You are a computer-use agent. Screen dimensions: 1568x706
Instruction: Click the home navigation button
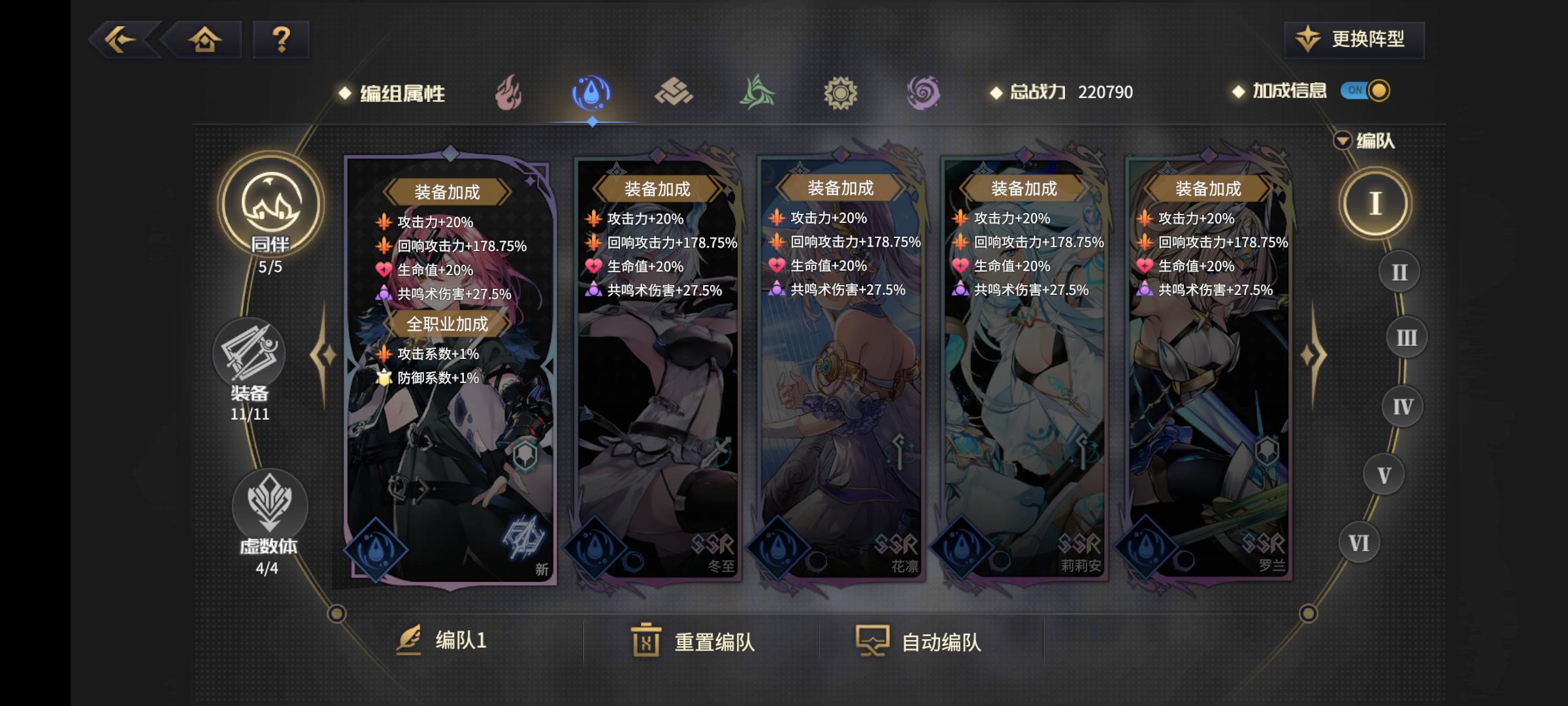point(204,41)
